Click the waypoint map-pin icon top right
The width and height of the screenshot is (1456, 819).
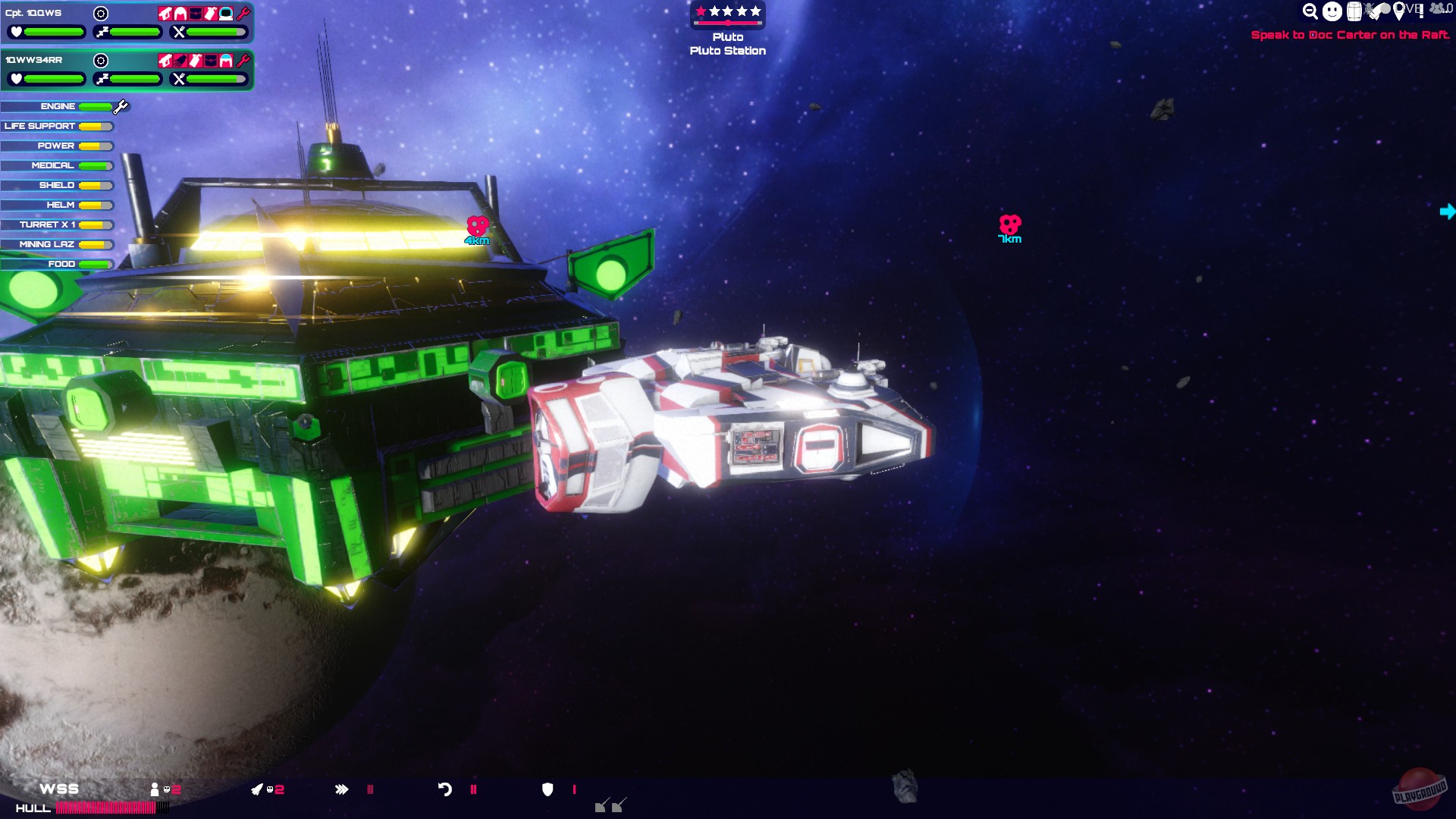[1399, 11]
